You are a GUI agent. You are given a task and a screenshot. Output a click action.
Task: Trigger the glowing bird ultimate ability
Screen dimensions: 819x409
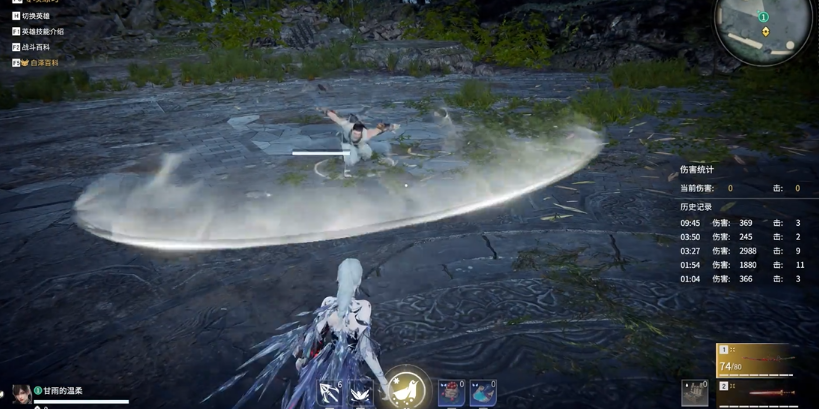pos(406,388)
